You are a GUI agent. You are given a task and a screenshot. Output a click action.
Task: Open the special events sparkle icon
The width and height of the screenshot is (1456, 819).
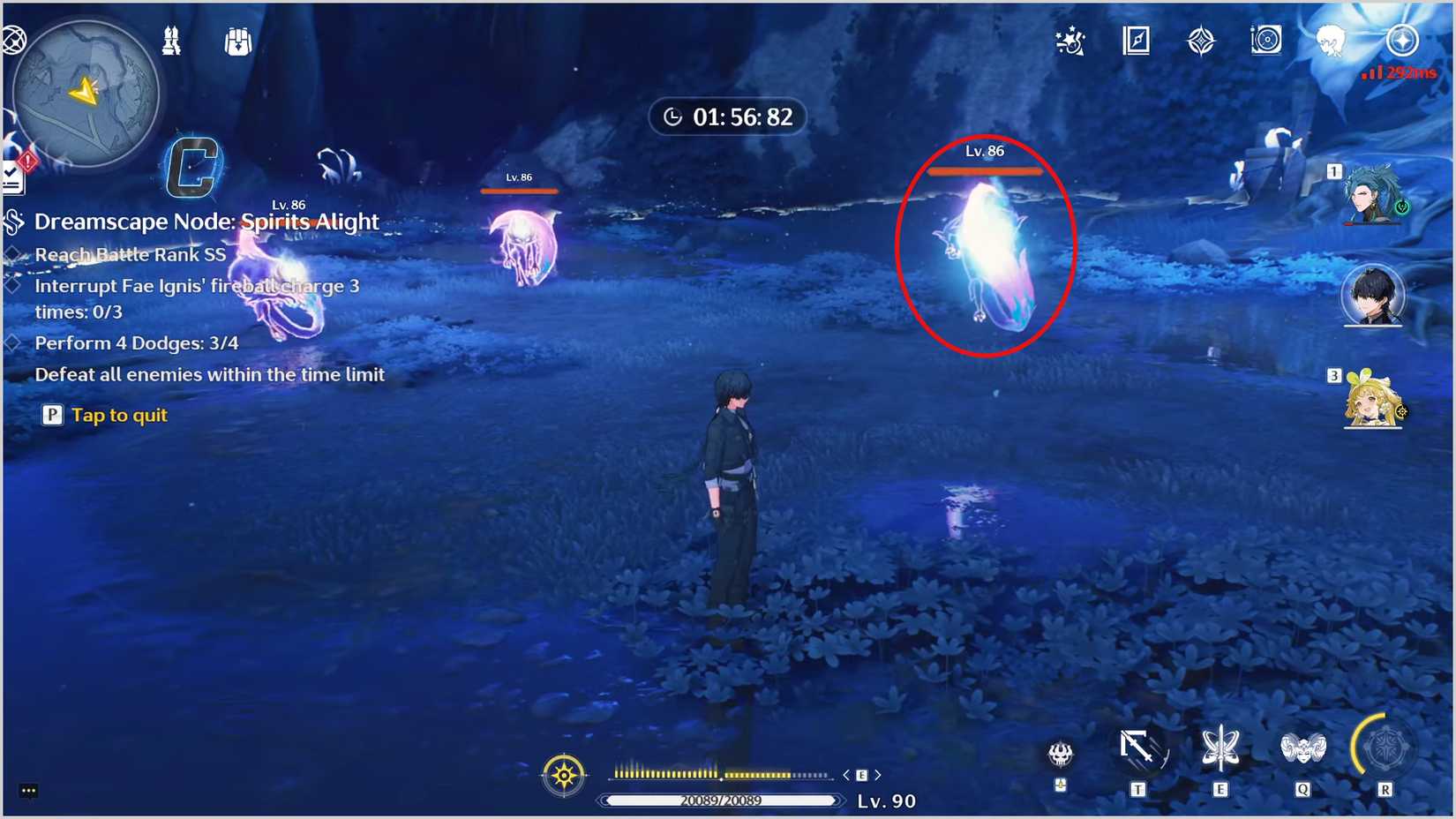1070,40
